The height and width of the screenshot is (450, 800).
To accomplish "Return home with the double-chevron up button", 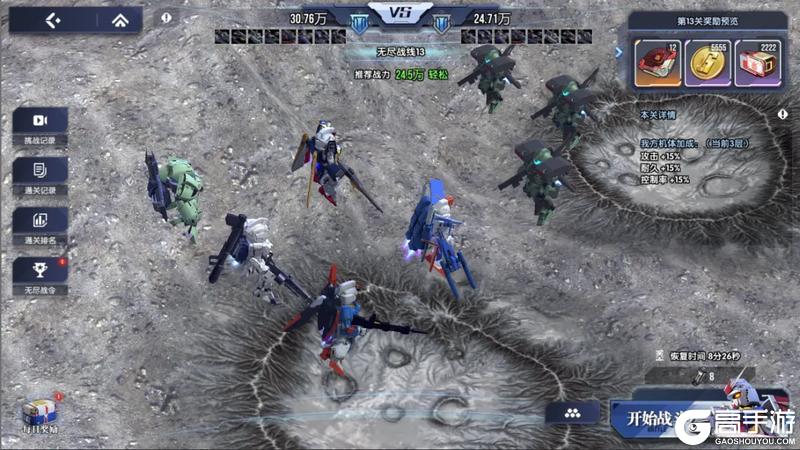I will coord(119,20).
